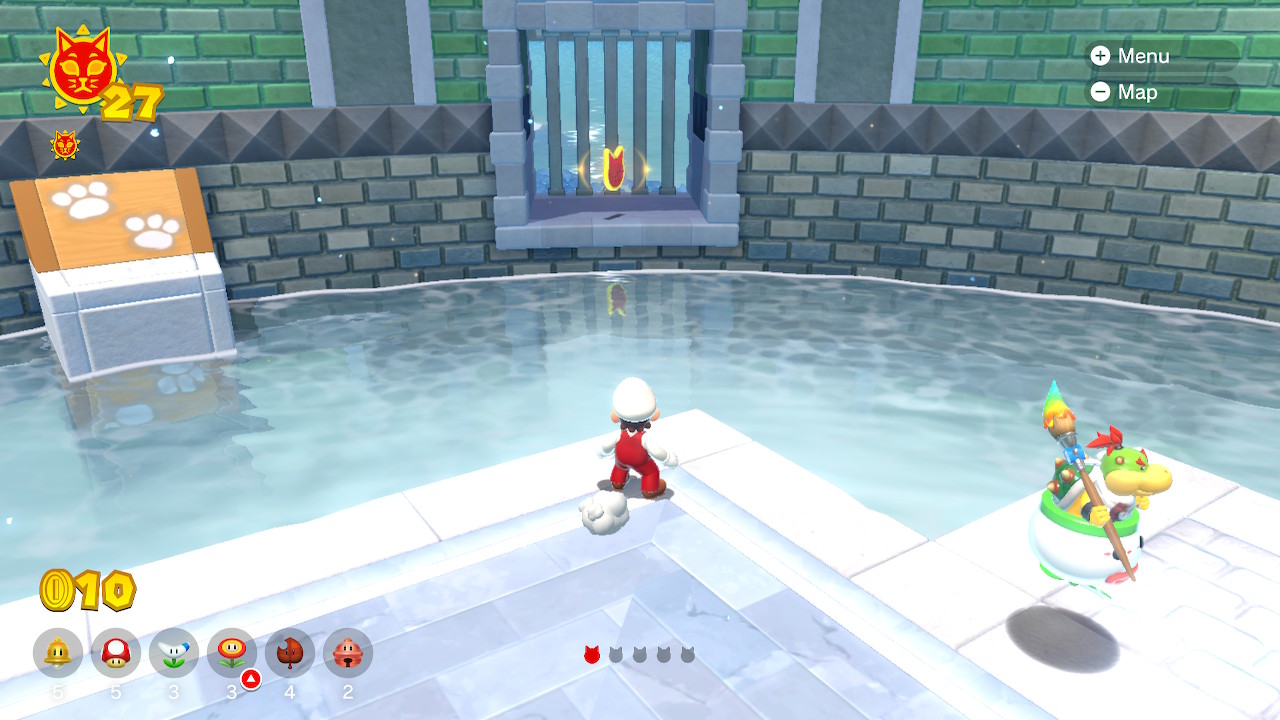Pick the Boomerang Flower power-up slot
Screen dimensions: 1280x720
[174, 653]
